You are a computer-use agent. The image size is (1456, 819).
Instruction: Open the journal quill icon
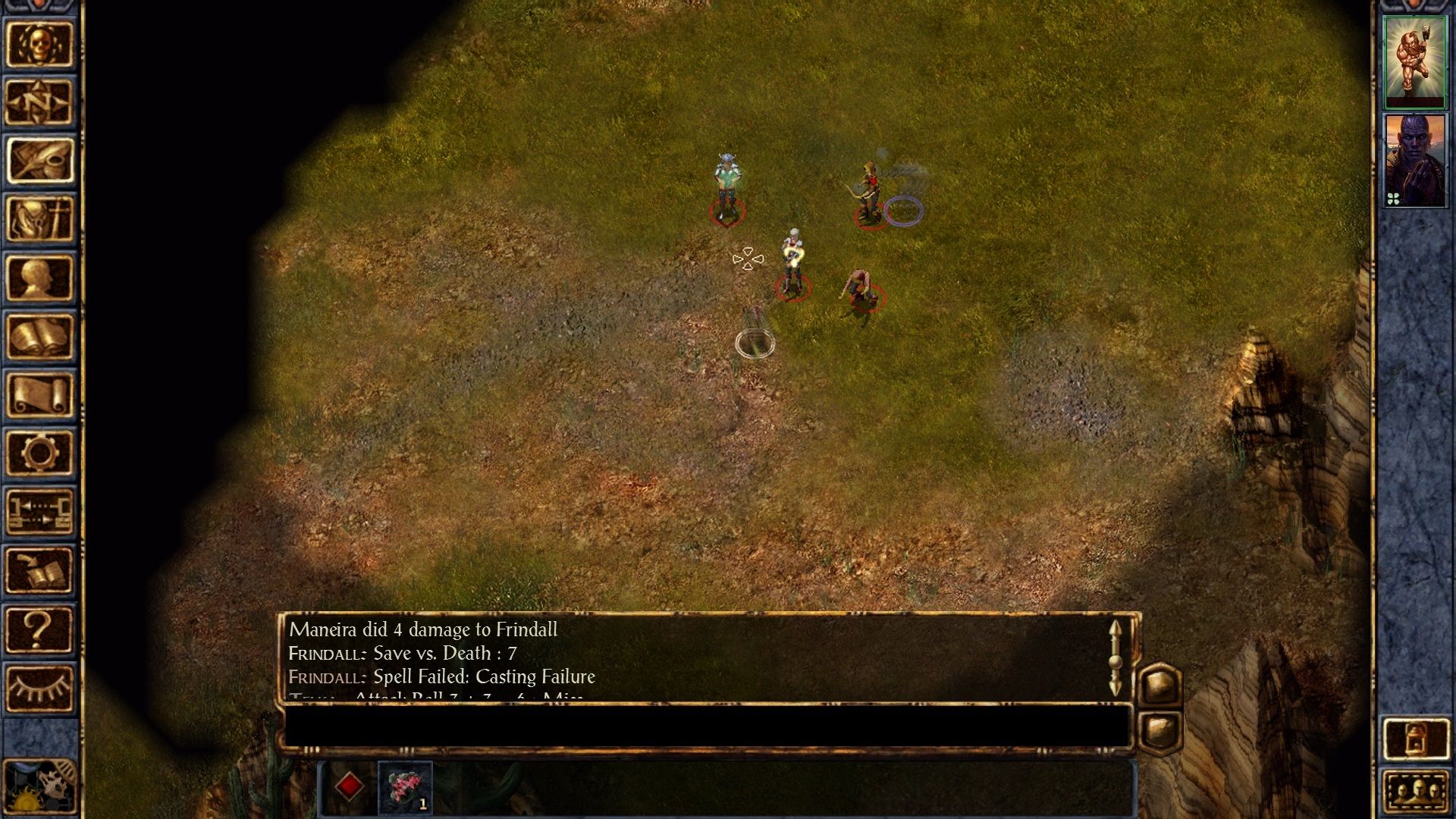pos(39,161)
